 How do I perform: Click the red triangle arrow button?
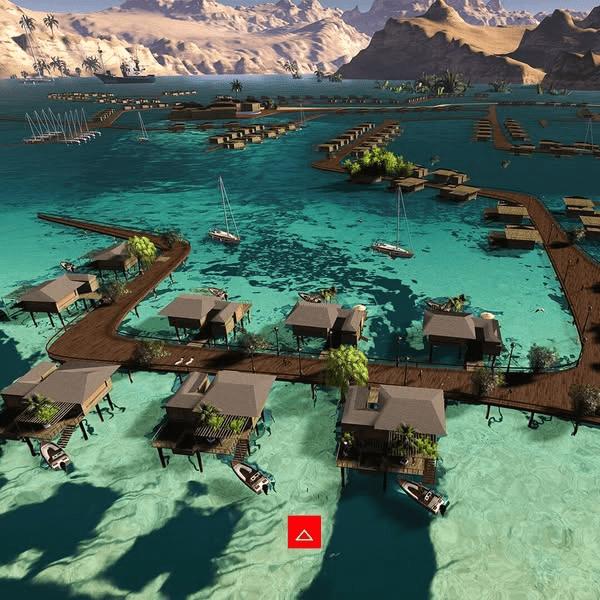tap(304, 532)
